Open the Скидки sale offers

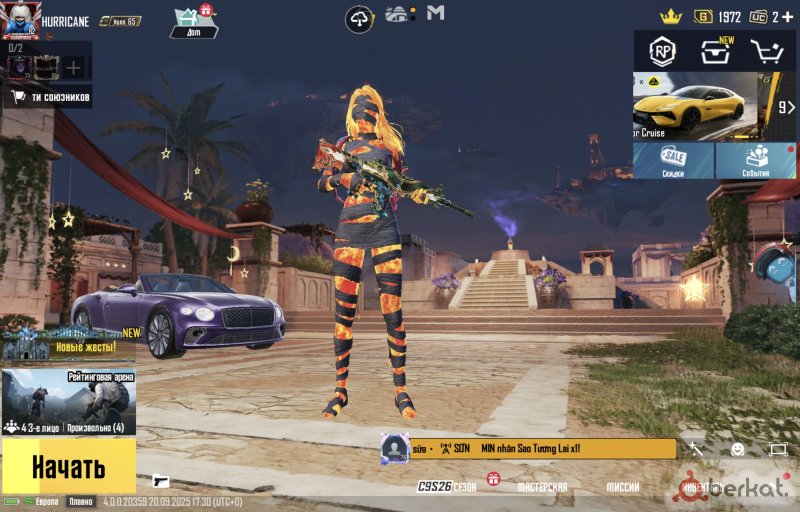pos(673,160)
